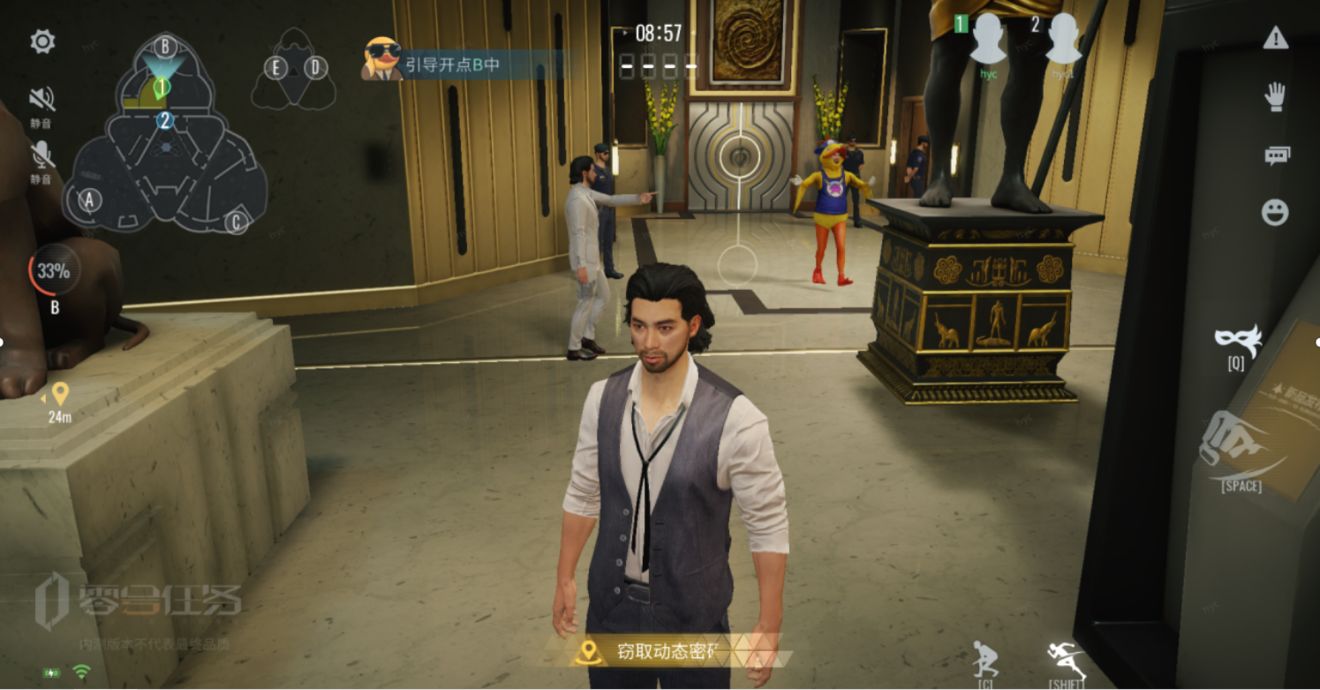Select teammate 1 avatar hyc
The image size is (1320, 690).
pyautogui.click(x=988, y=41)
